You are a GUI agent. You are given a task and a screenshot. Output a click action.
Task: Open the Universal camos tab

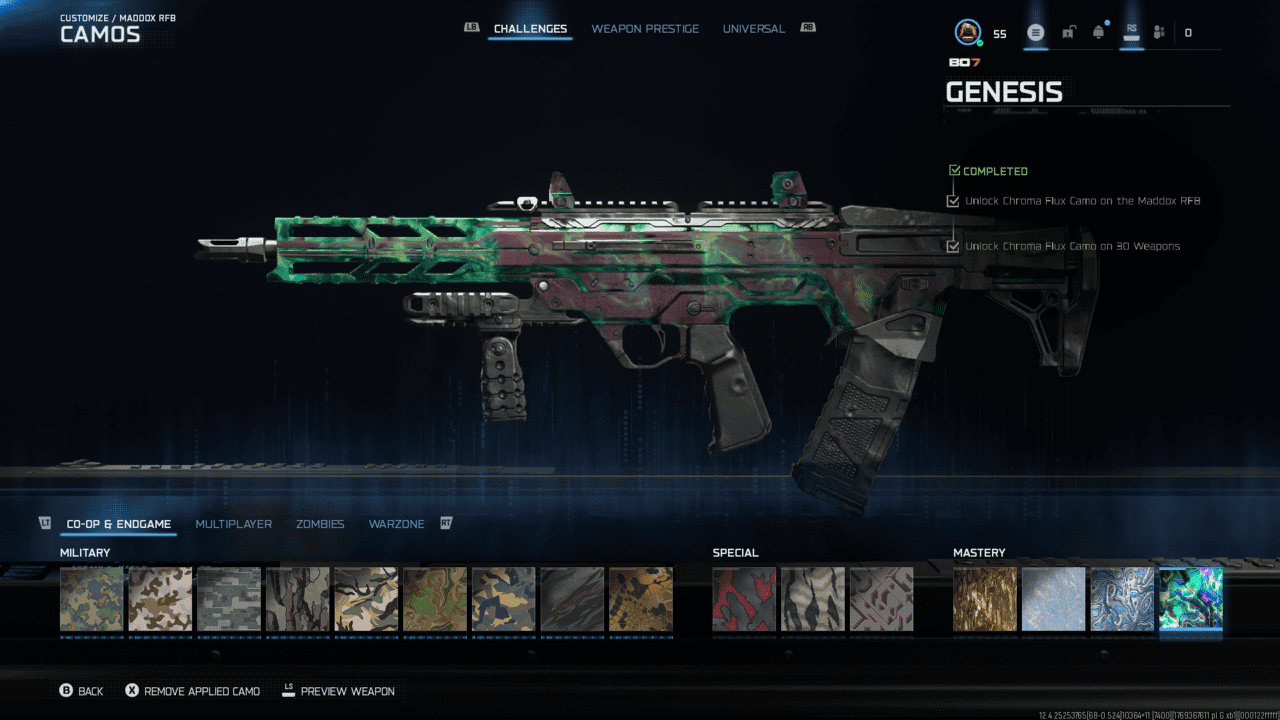(753, 29)
